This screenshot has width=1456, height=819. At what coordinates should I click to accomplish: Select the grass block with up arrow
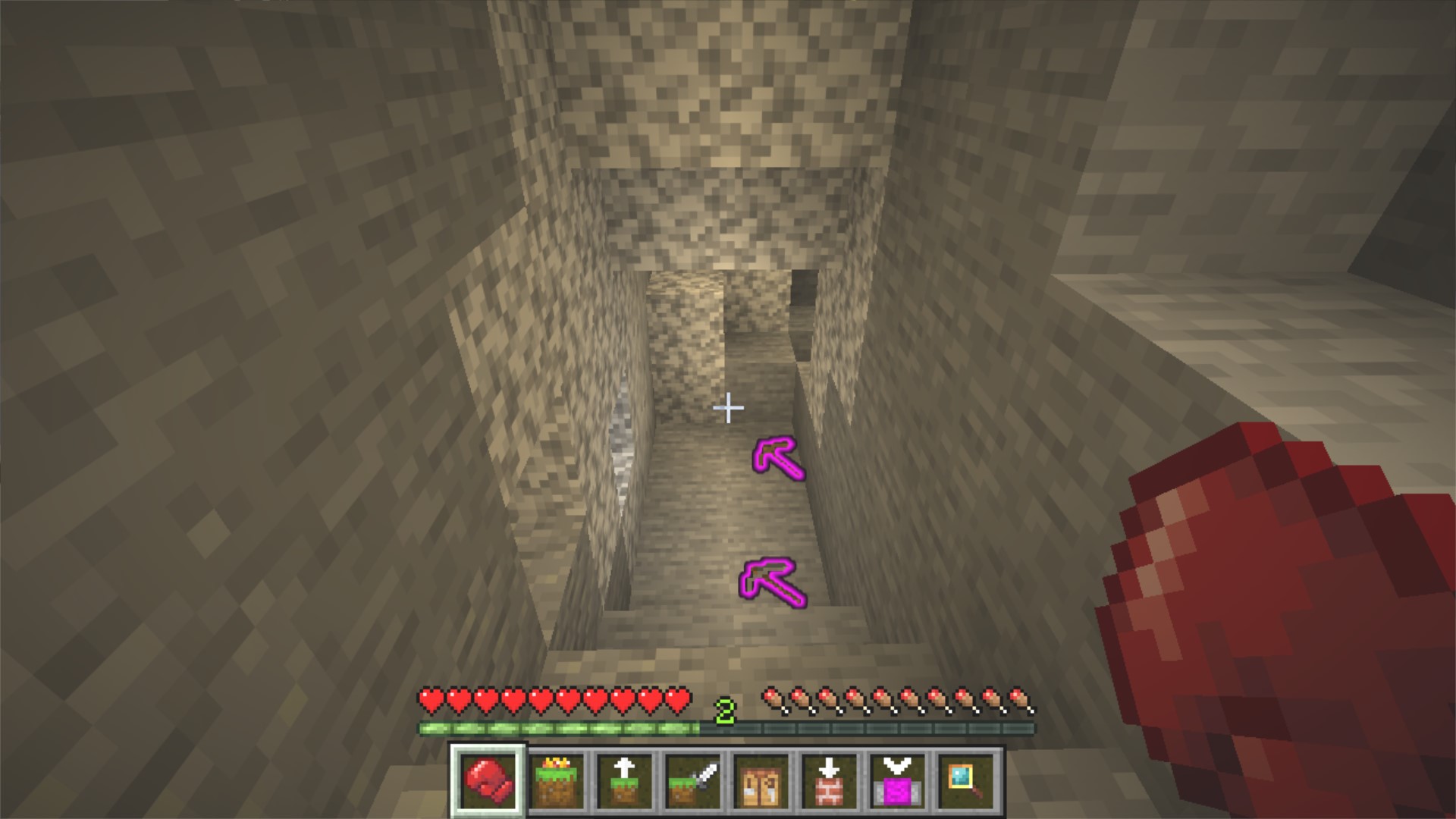coord(624,781)
